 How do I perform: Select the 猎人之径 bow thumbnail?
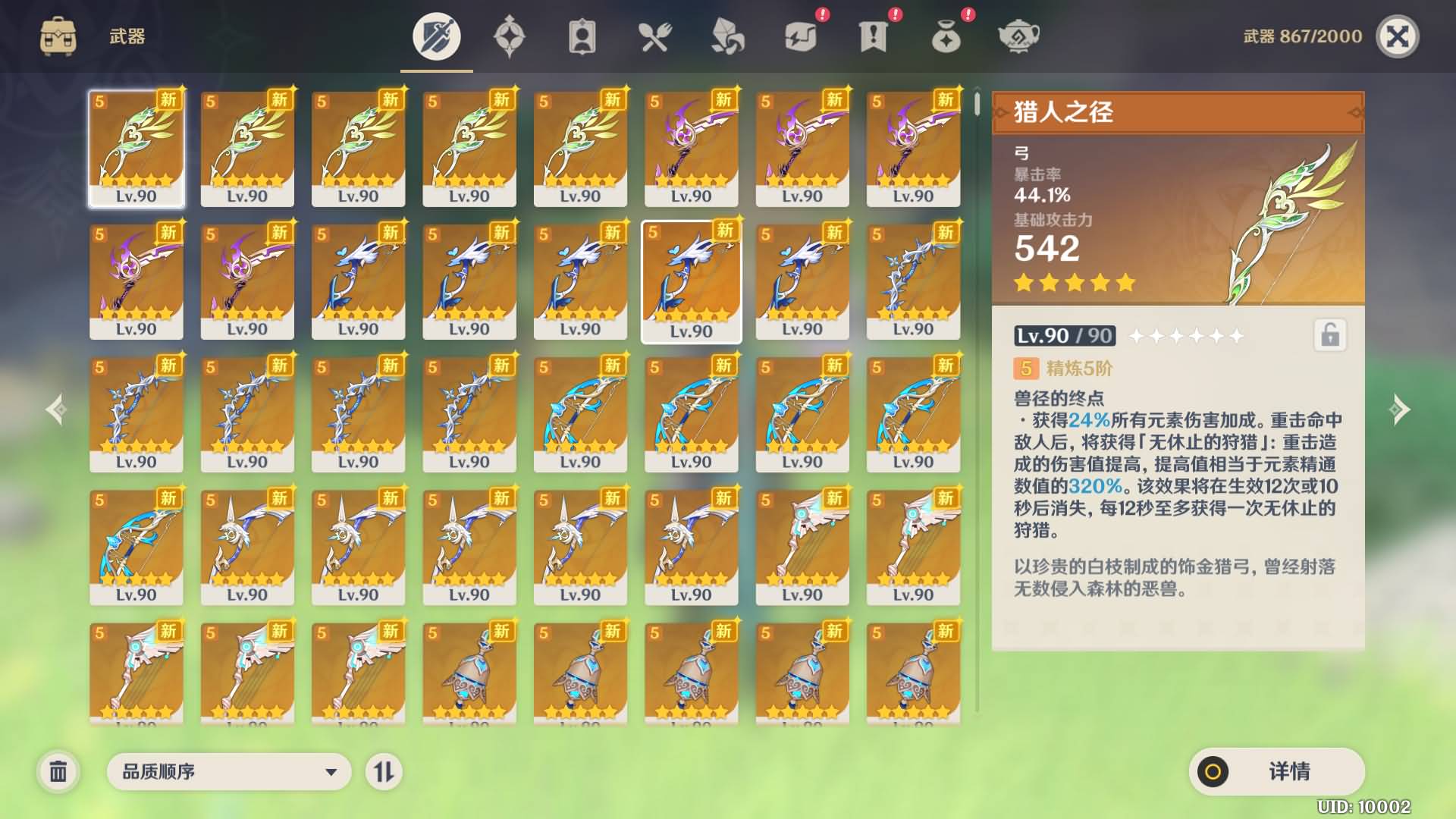click(136, 146)
